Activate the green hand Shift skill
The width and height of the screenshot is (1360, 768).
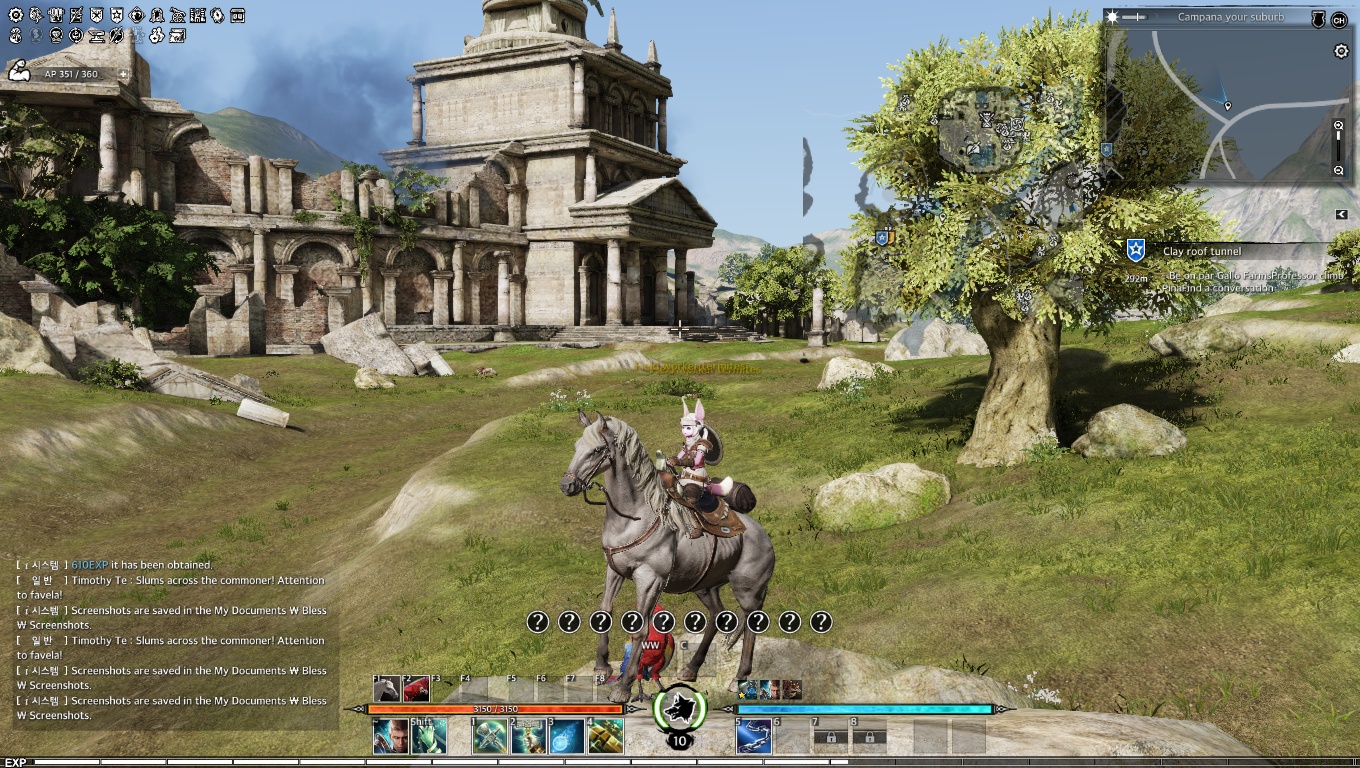429,737
